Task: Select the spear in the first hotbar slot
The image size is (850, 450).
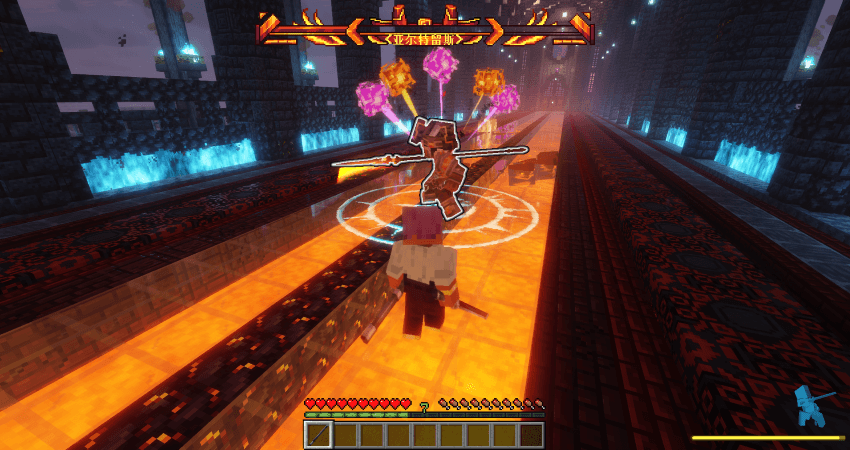Action: tap(318, 435)
